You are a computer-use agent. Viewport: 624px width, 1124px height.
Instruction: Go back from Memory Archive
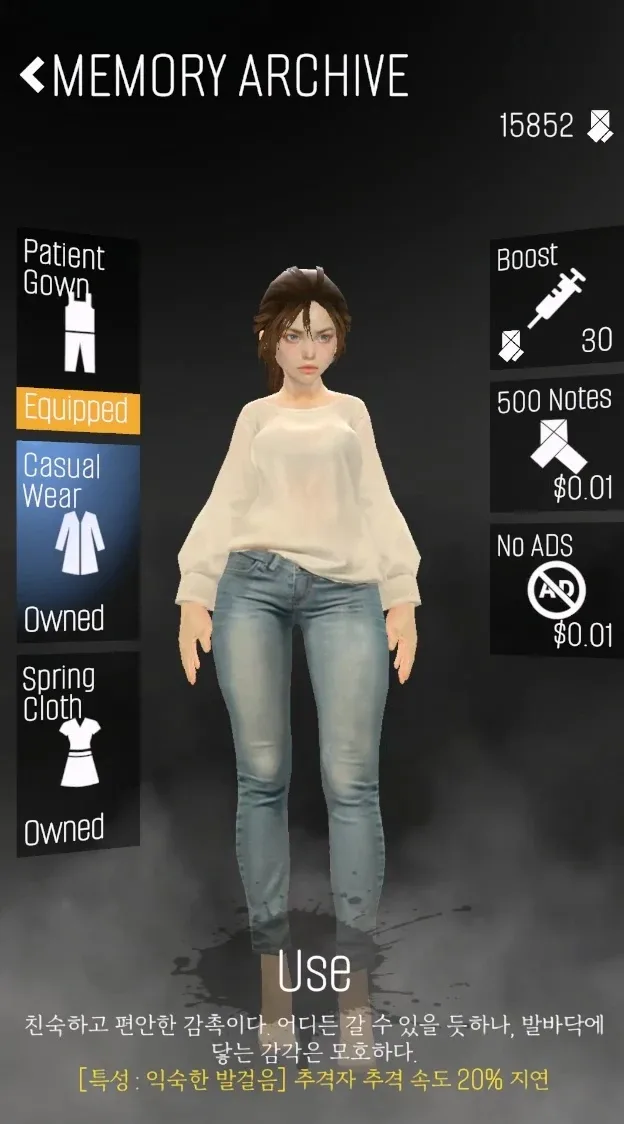[x=33, y=75]
